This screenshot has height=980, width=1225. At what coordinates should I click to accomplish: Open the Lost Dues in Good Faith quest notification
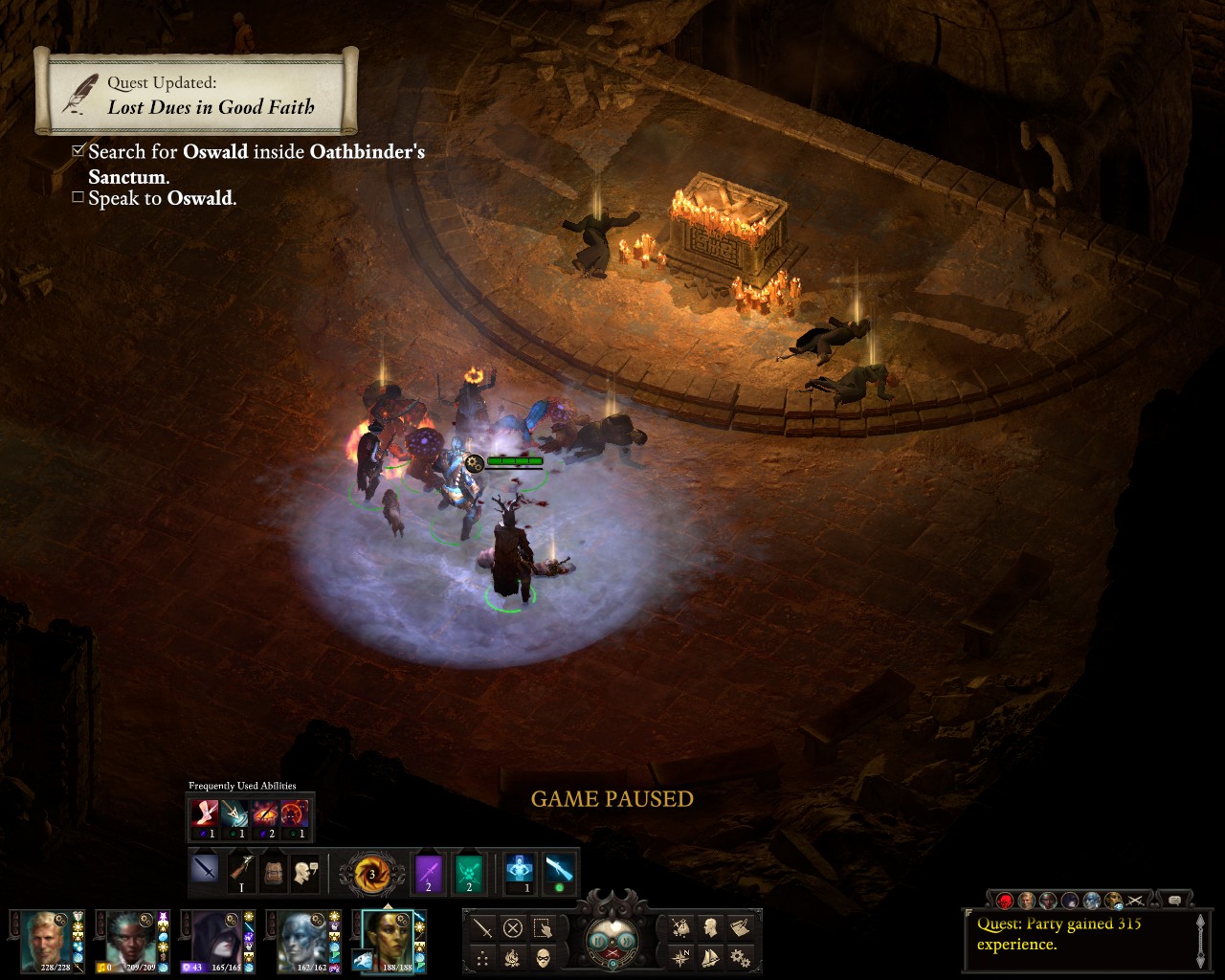pos(196,94)
